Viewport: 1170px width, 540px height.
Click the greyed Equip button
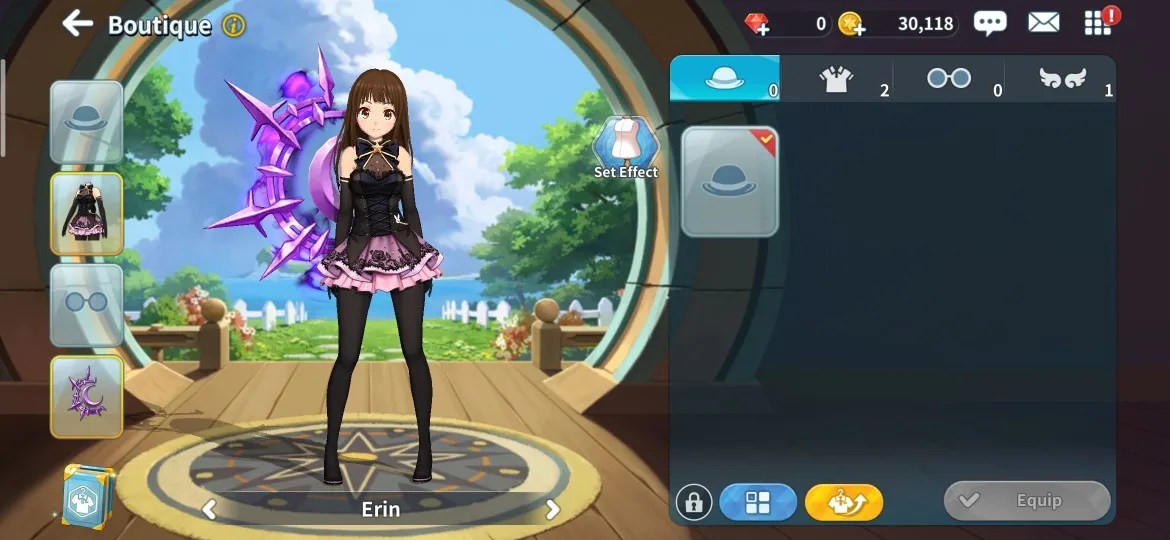pyautogui.click(x=1027, y=501)
